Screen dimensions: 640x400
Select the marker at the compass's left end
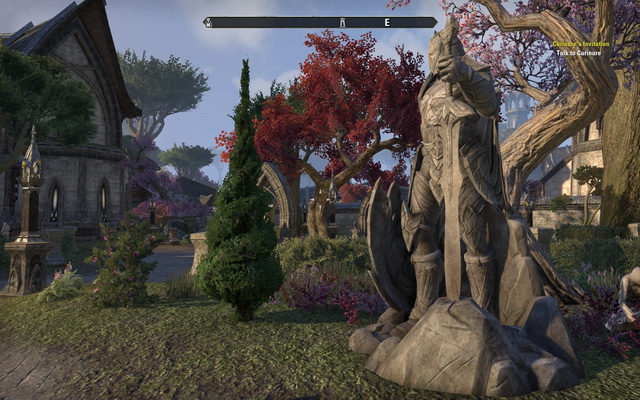(207, 21)
